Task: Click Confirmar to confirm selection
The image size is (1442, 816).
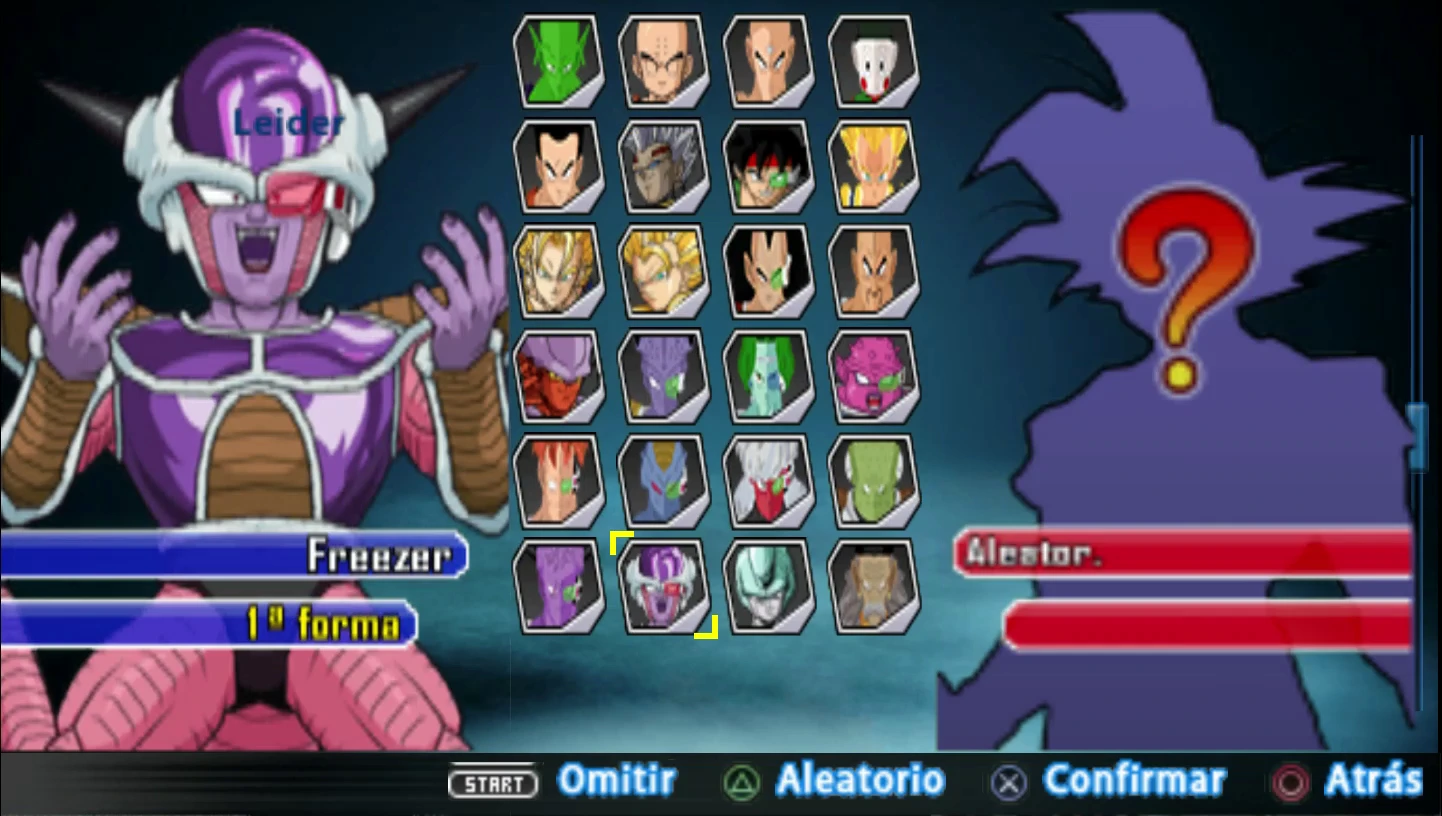Action: 1135,779
